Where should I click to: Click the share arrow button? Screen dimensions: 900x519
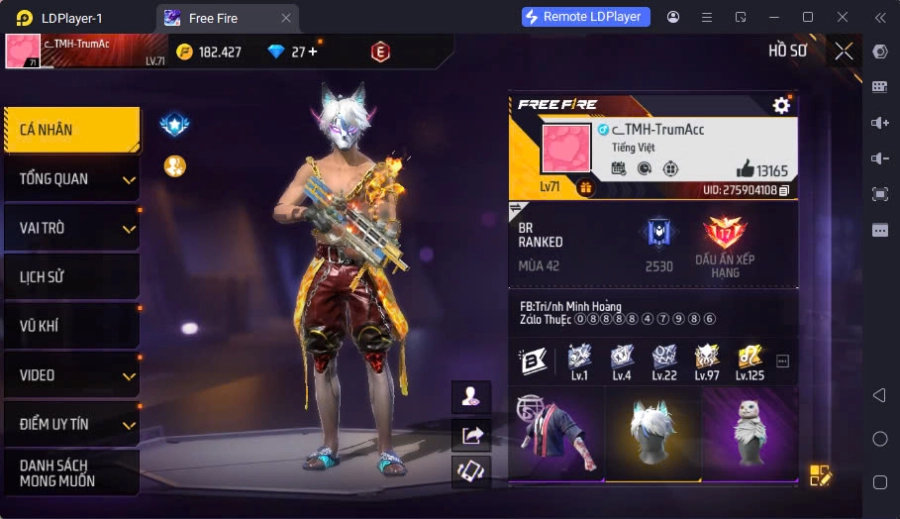(471, 434)
